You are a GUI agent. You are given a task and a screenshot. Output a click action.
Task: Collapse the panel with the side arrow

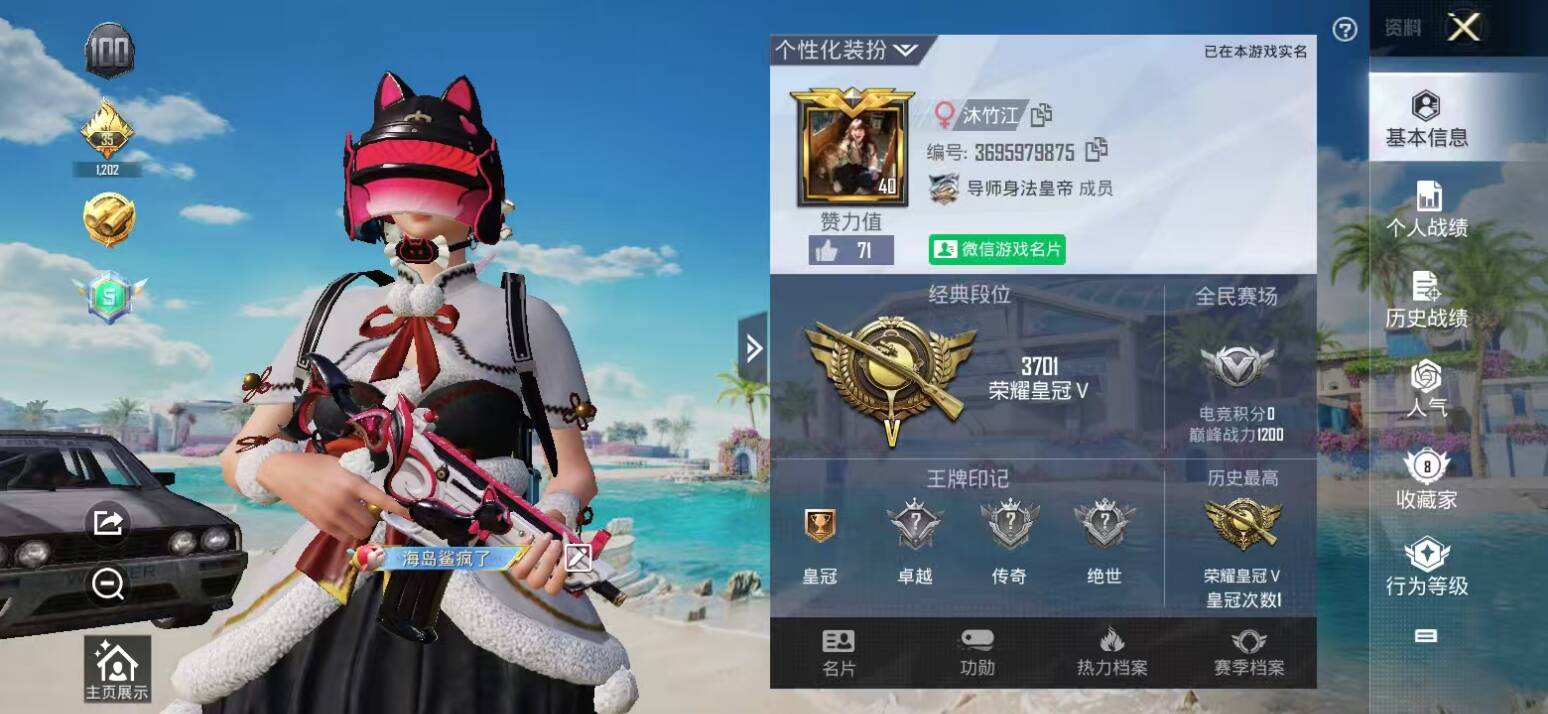coord(753,348)
